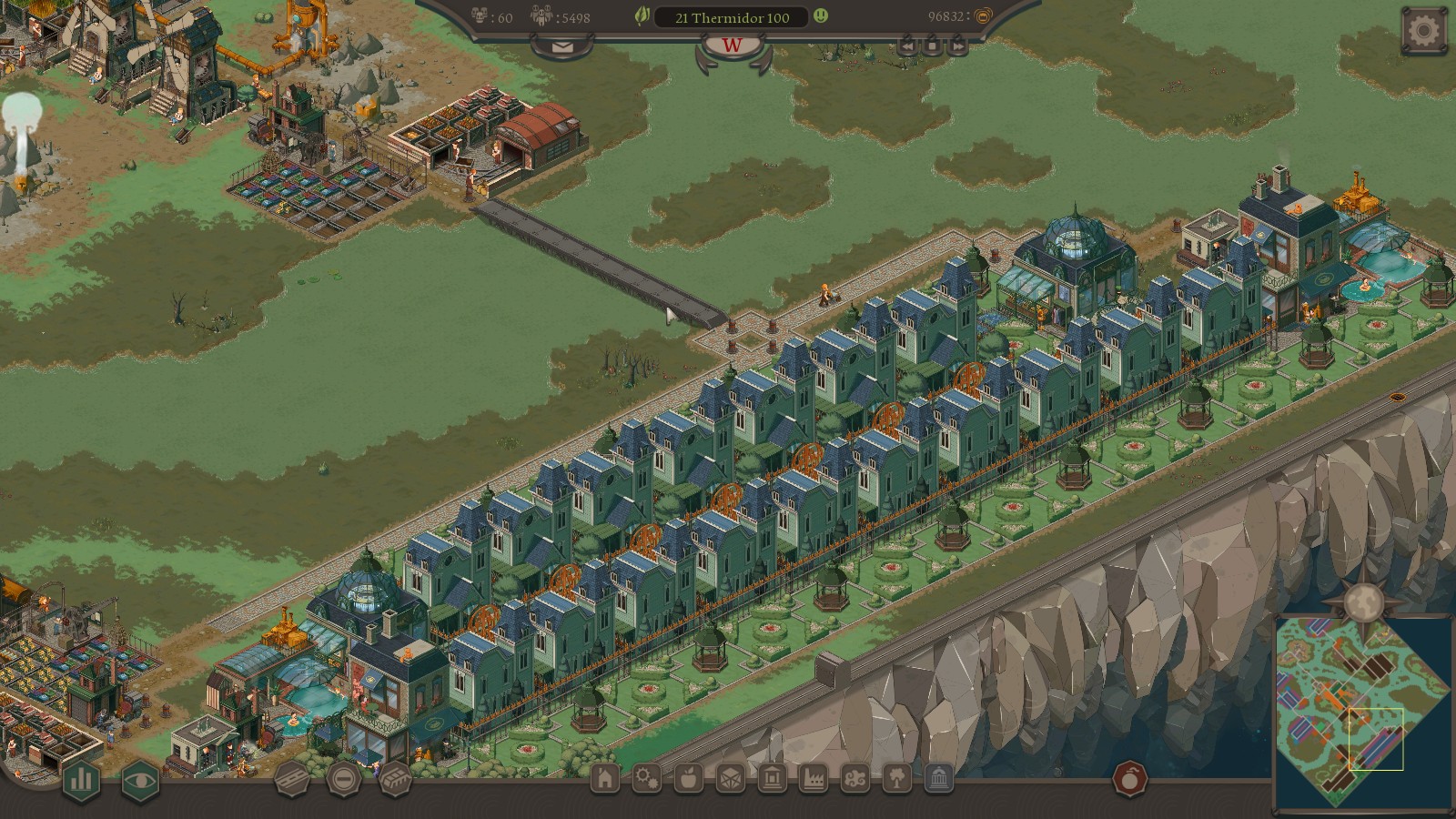This screenshot has height=819, width=1456.
Task: Open the apple food build category
Action: pyautogui.click(x=689, y=778)
